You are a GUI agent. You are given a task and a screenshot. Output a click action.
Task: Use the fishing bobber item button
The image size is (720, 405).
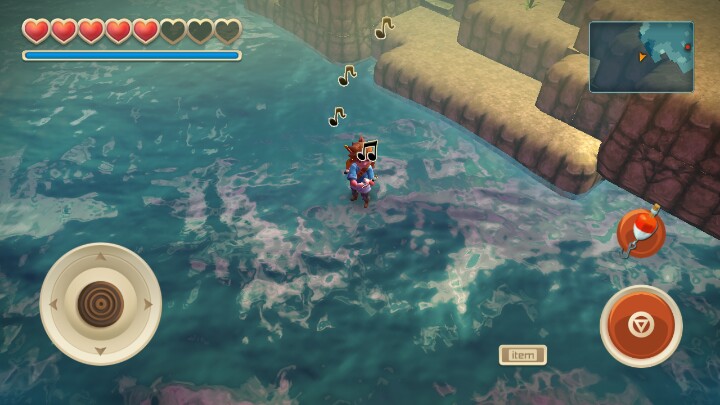point(641,233)
